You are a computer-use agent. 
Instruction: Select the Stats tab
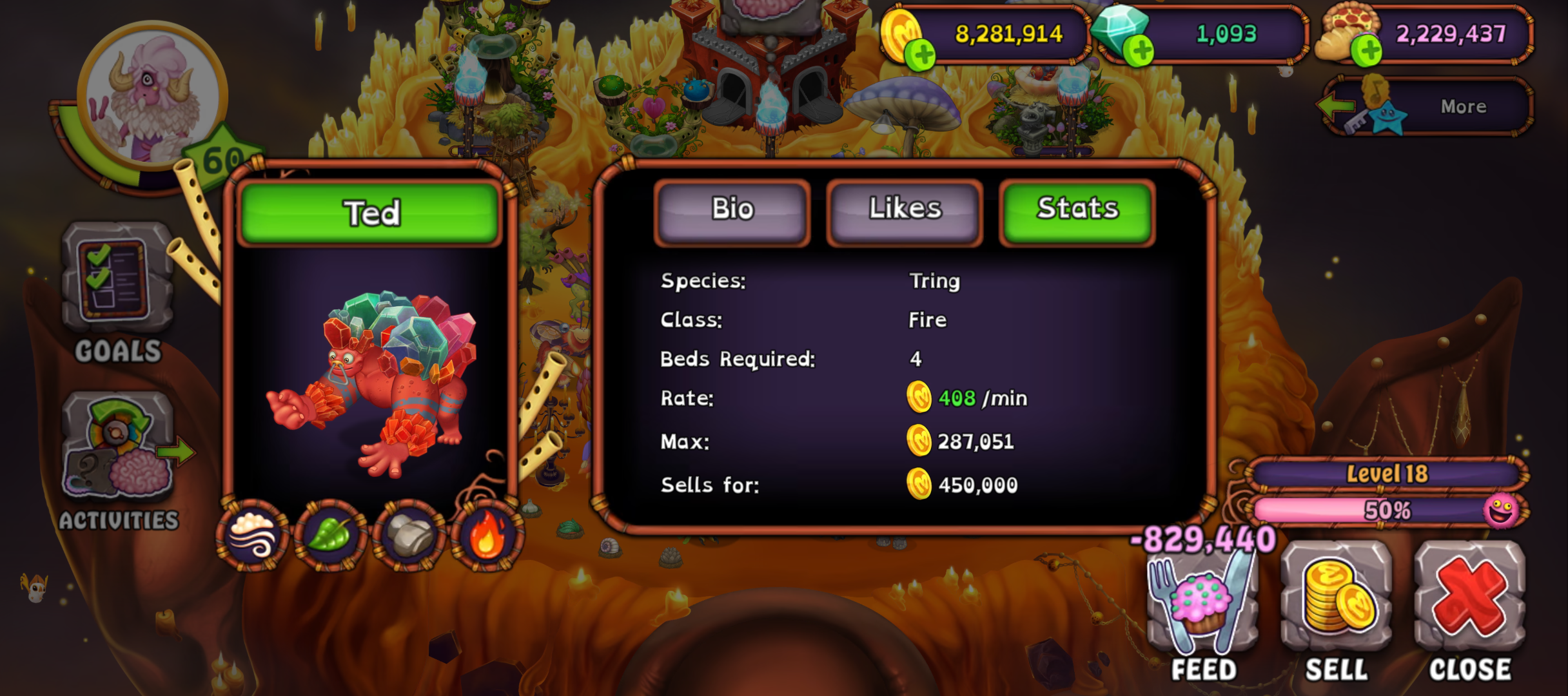pos(1077,211)
